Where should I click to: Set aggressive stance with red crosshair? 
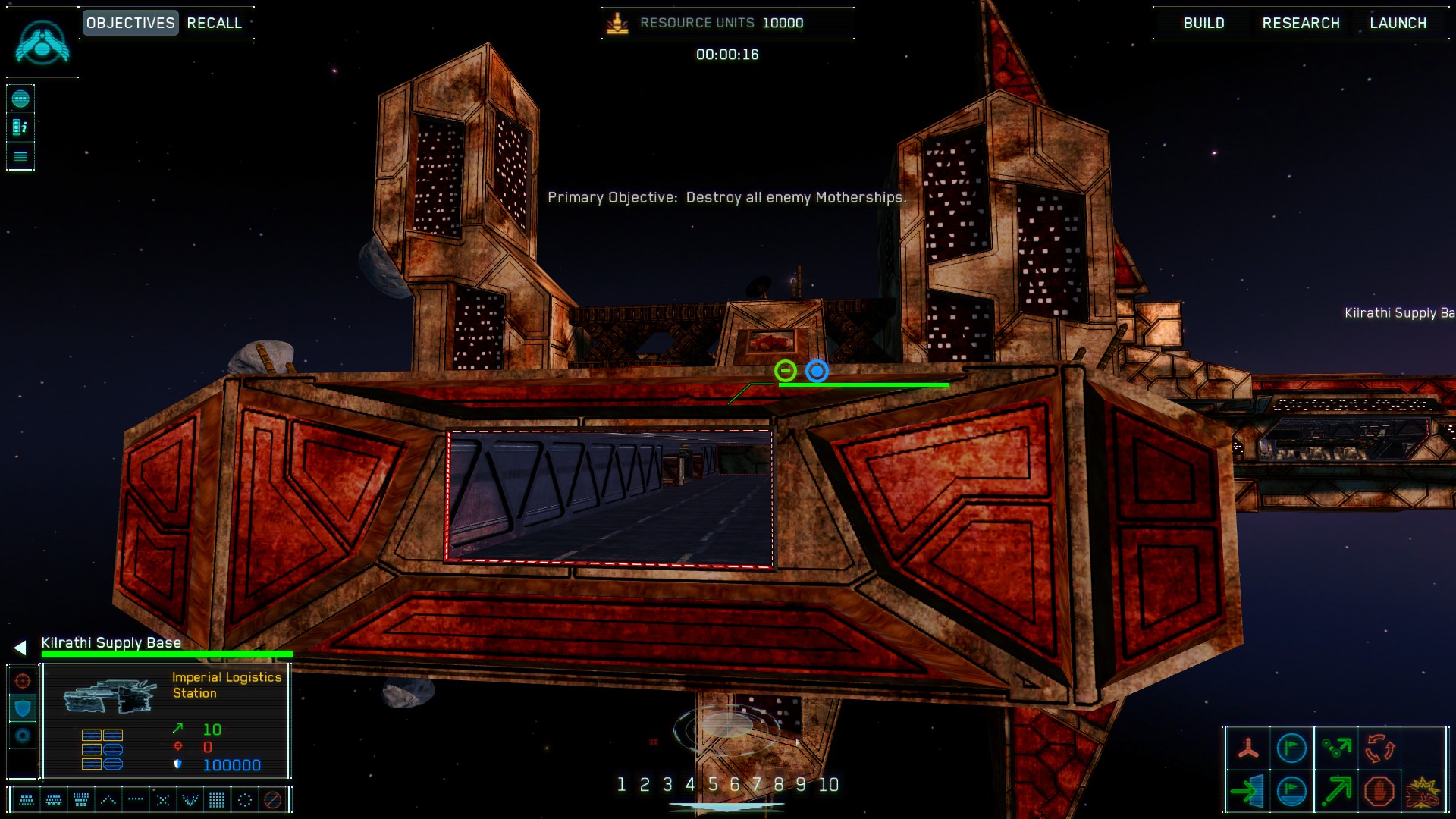(23, 680)
